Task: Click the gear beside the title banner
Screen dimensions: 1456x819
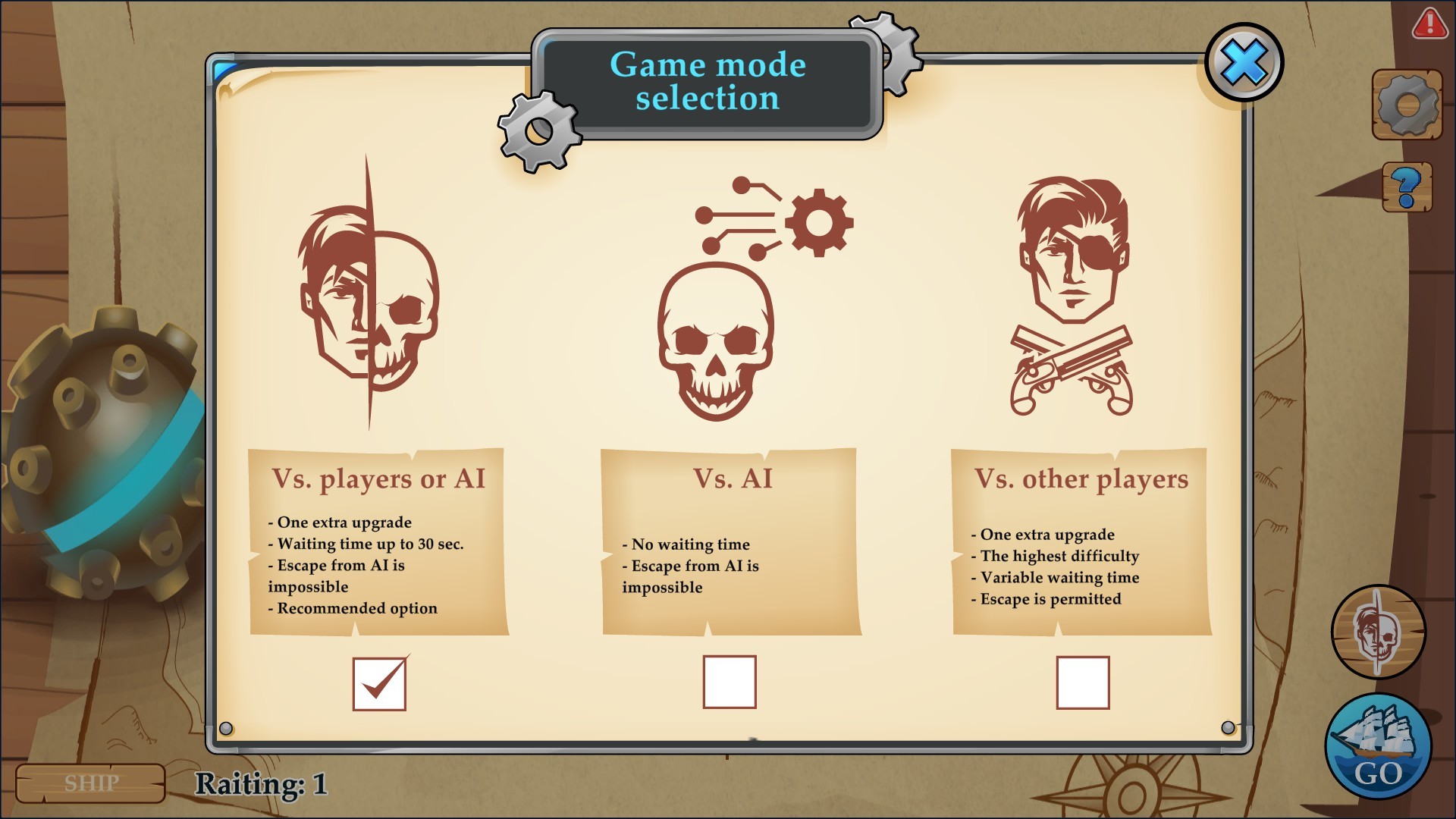Action: pos(538,133)
